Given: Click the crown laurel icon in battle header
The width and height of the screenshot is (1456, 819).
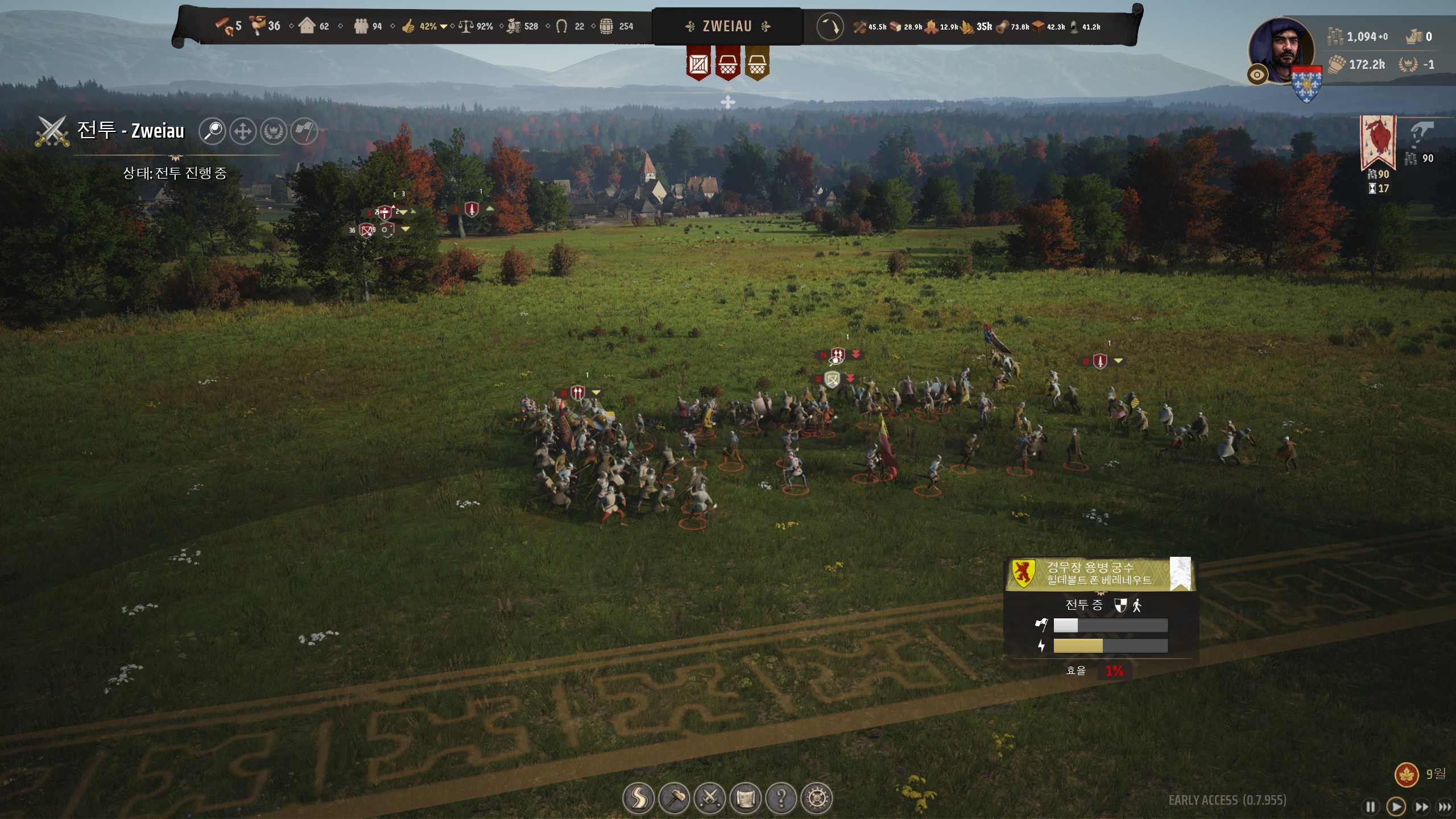Looking at the screenshot, I should tap(274, 131).
